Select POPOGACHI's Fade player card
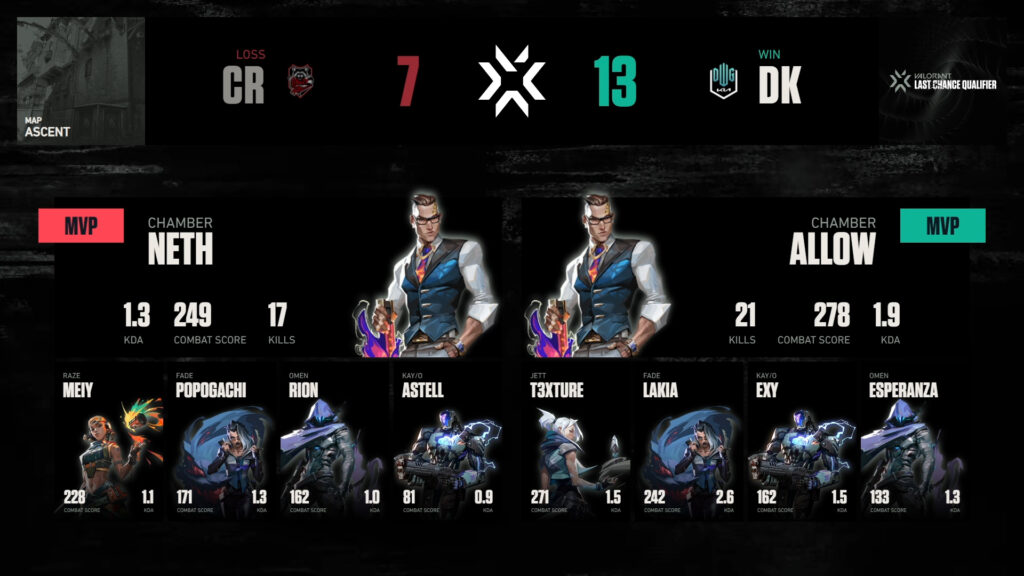The height and width of the screenshot is (576, 1024). 221,440
